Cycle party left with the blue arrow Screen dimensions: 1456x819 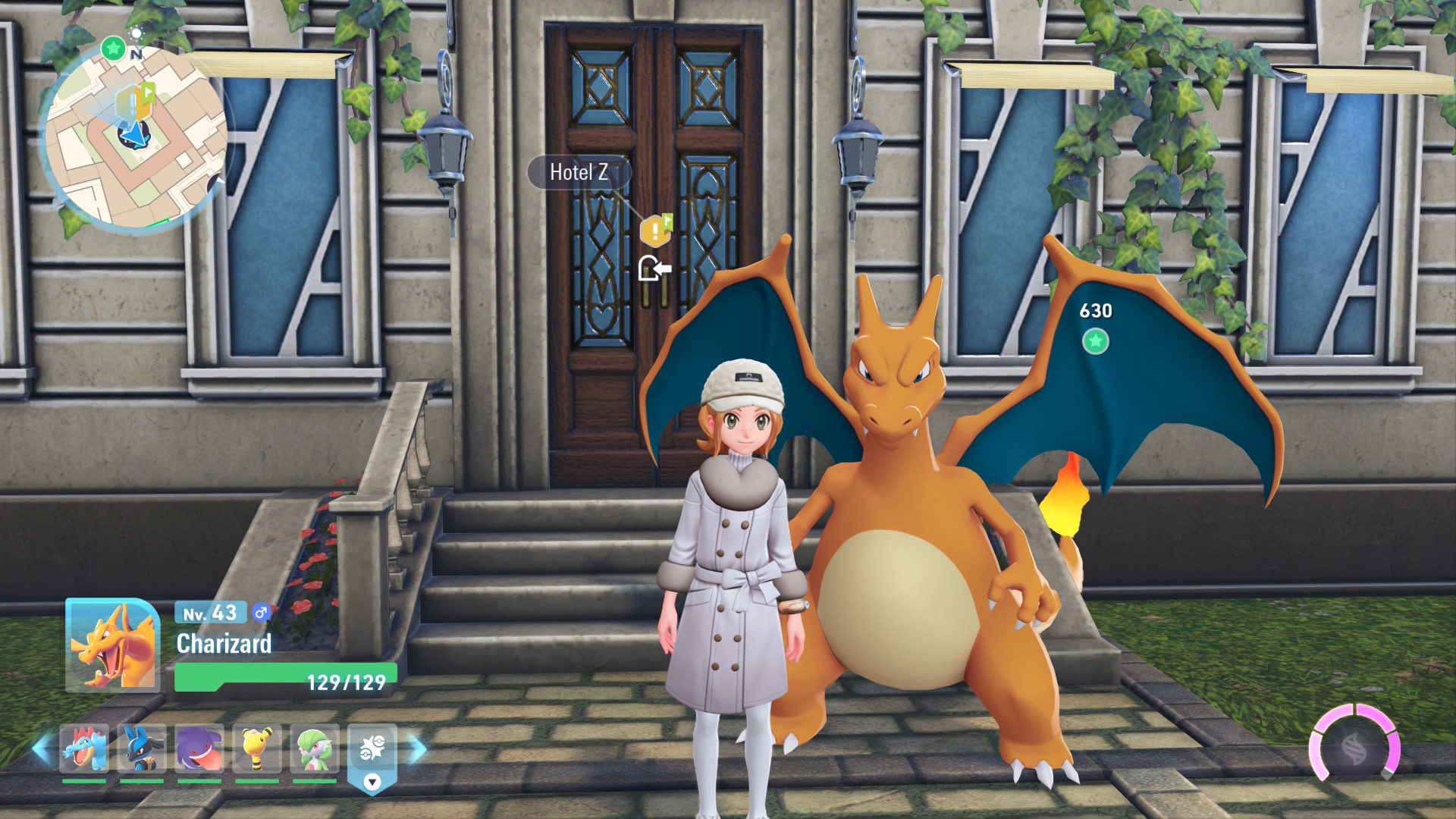click(42, 748)
